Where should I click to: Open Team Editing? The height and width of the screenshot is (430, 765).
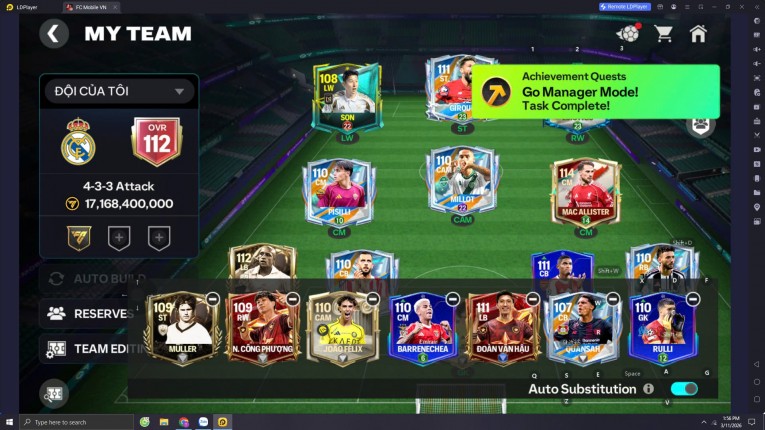(x=90, y=349)
